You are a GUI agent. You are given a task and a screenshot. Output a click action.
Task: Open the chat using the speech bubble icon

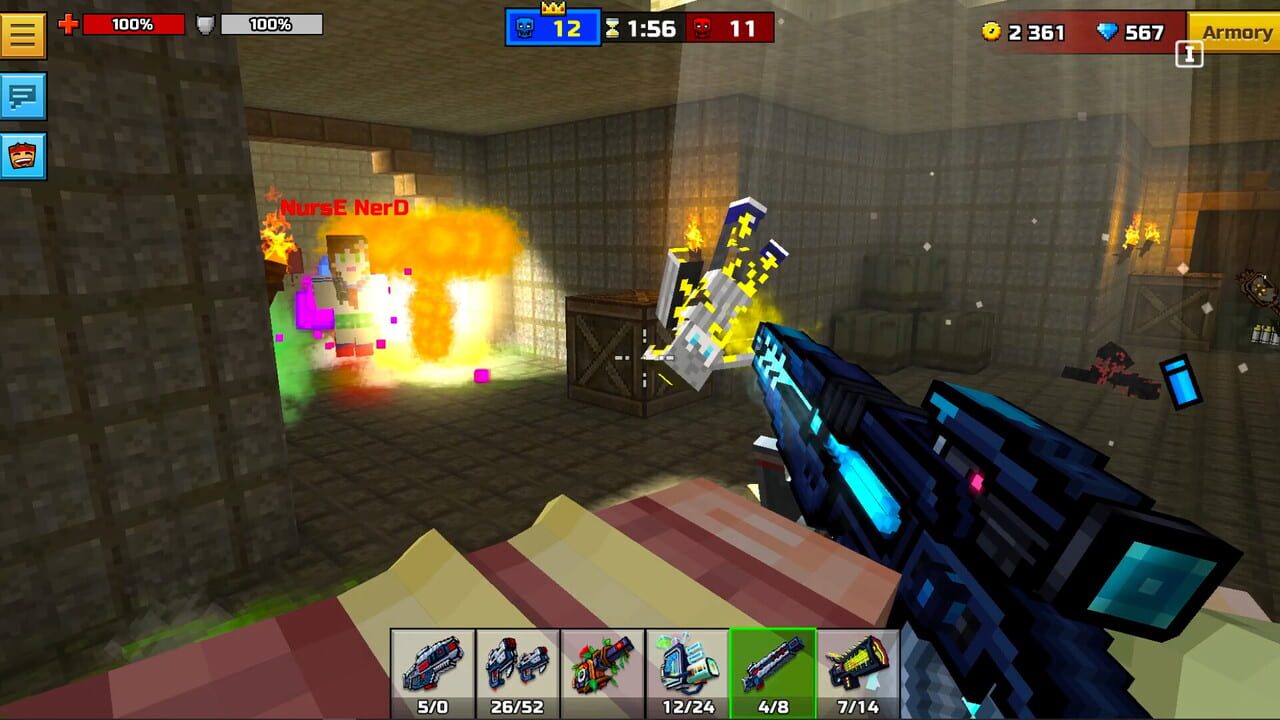pos(24,97)
